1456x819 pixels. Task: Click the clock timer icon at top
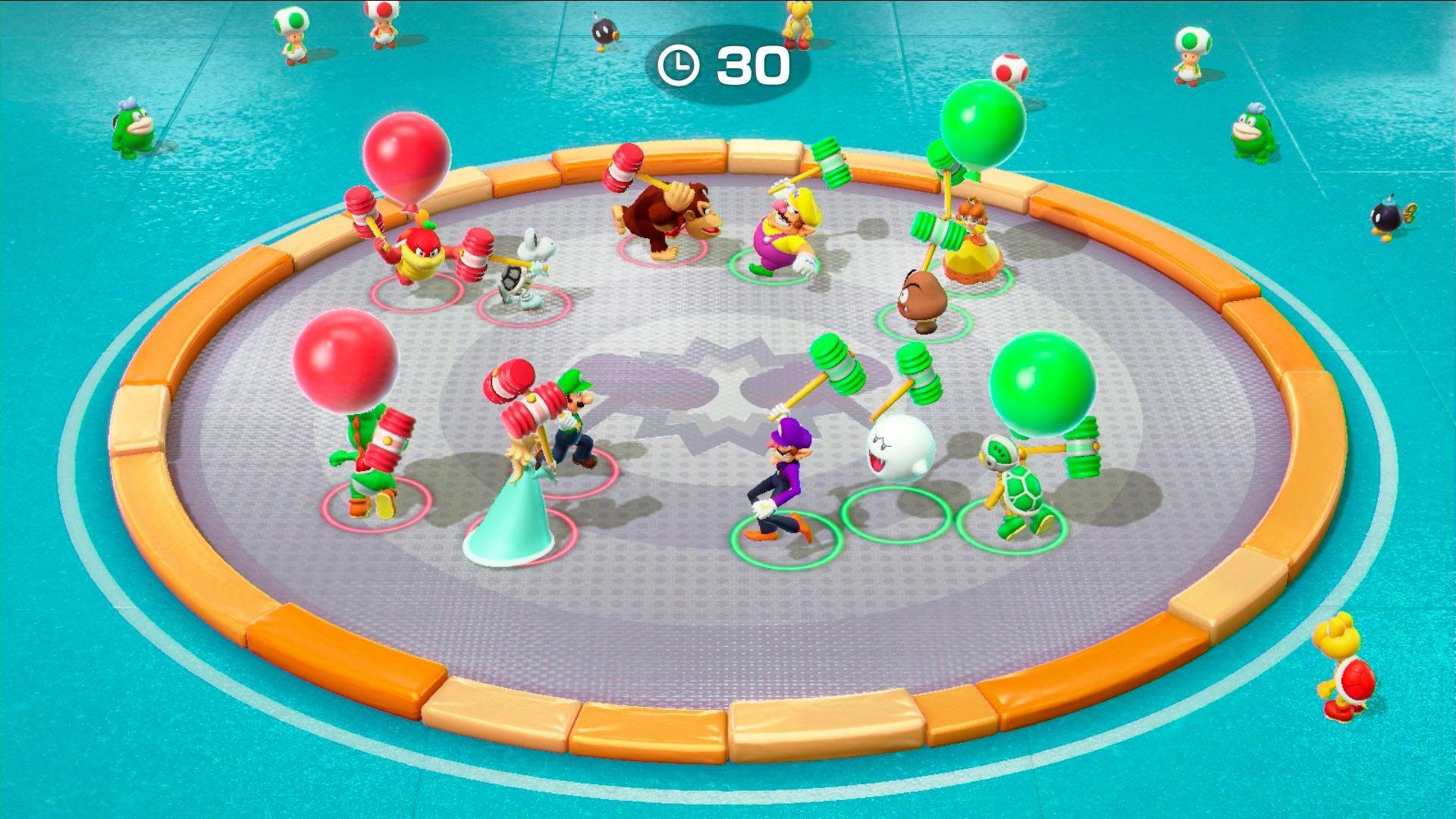680,65
